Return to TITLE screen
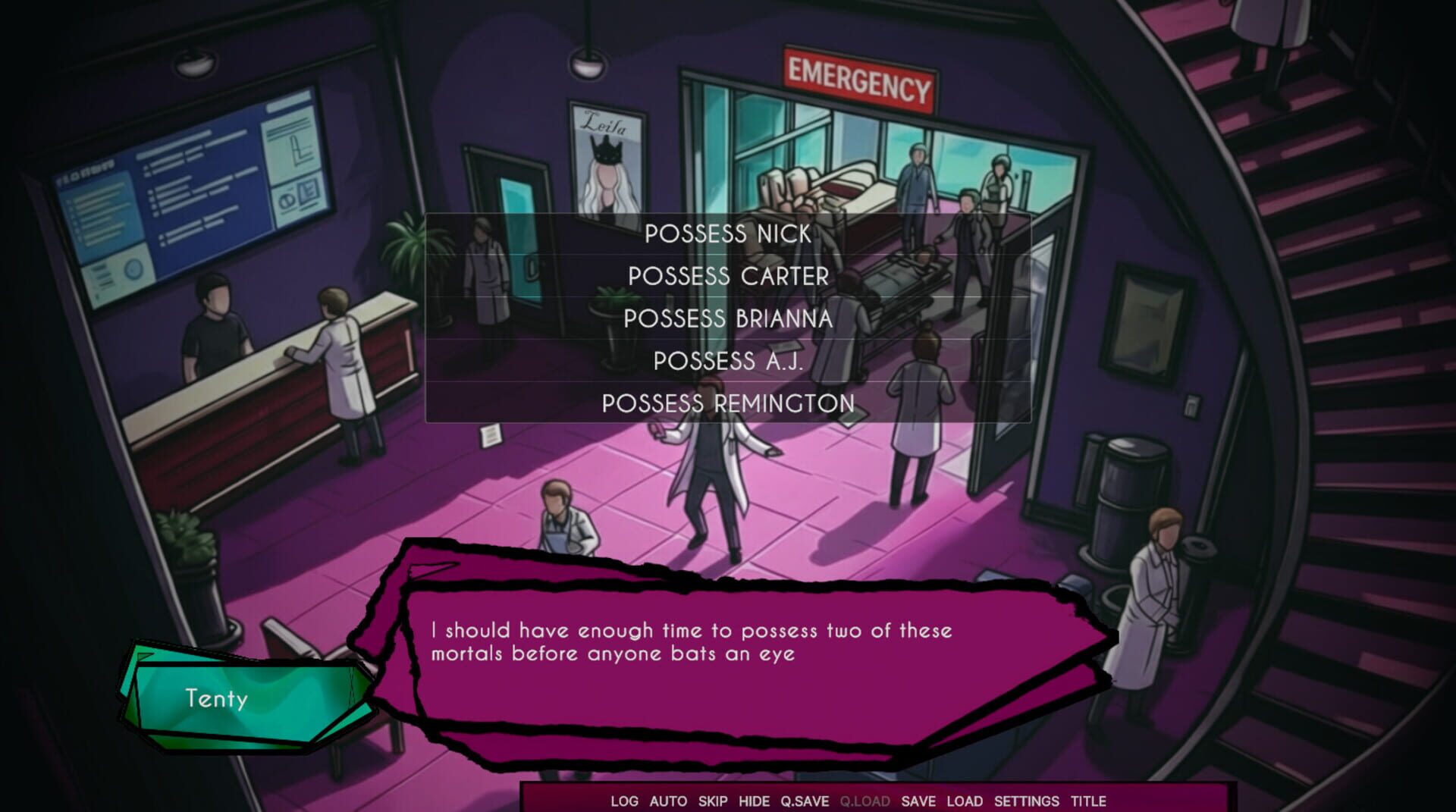The height and width of the screenshot is (812, 1456). [1087, 801]
